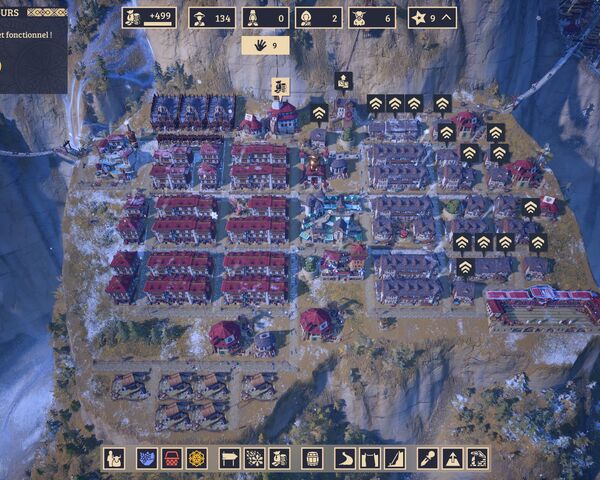Click the idle workers hand indicator

[x=265, y=45]
